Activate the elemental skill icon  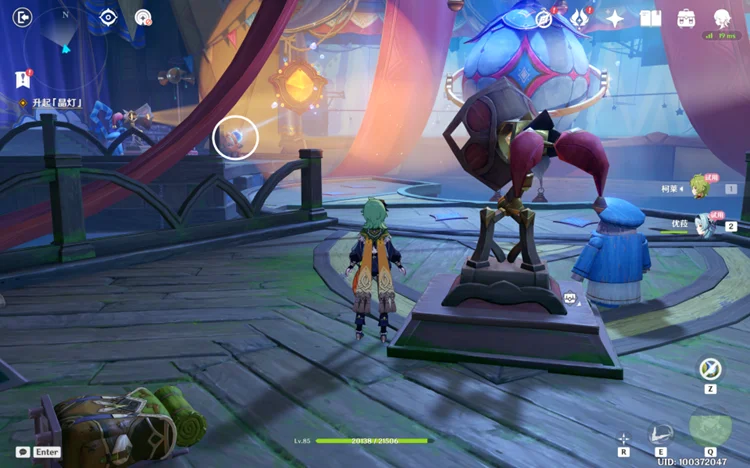(660, 433)
